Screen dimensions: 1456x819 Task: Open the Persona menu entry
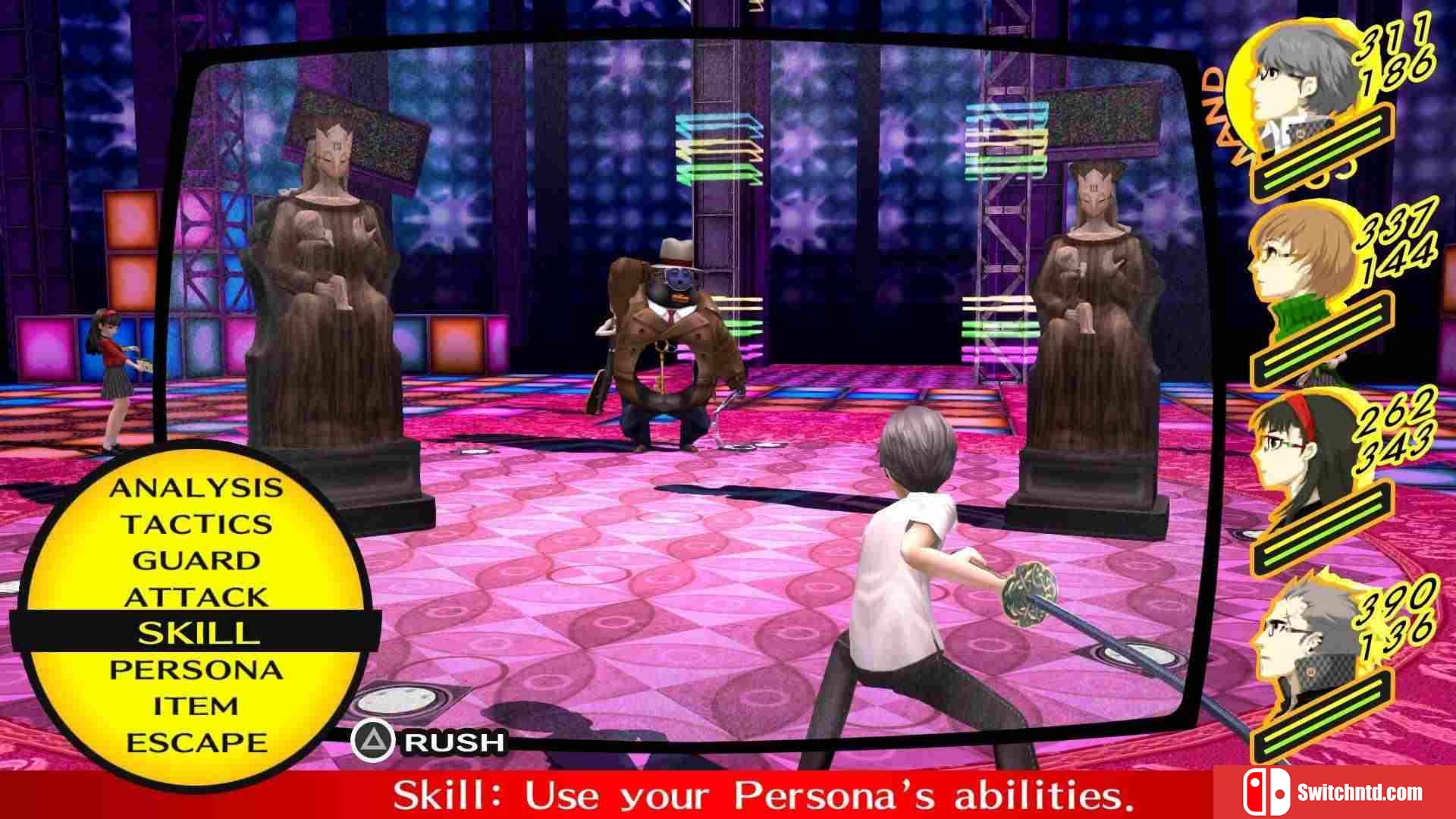click(196, 670)
